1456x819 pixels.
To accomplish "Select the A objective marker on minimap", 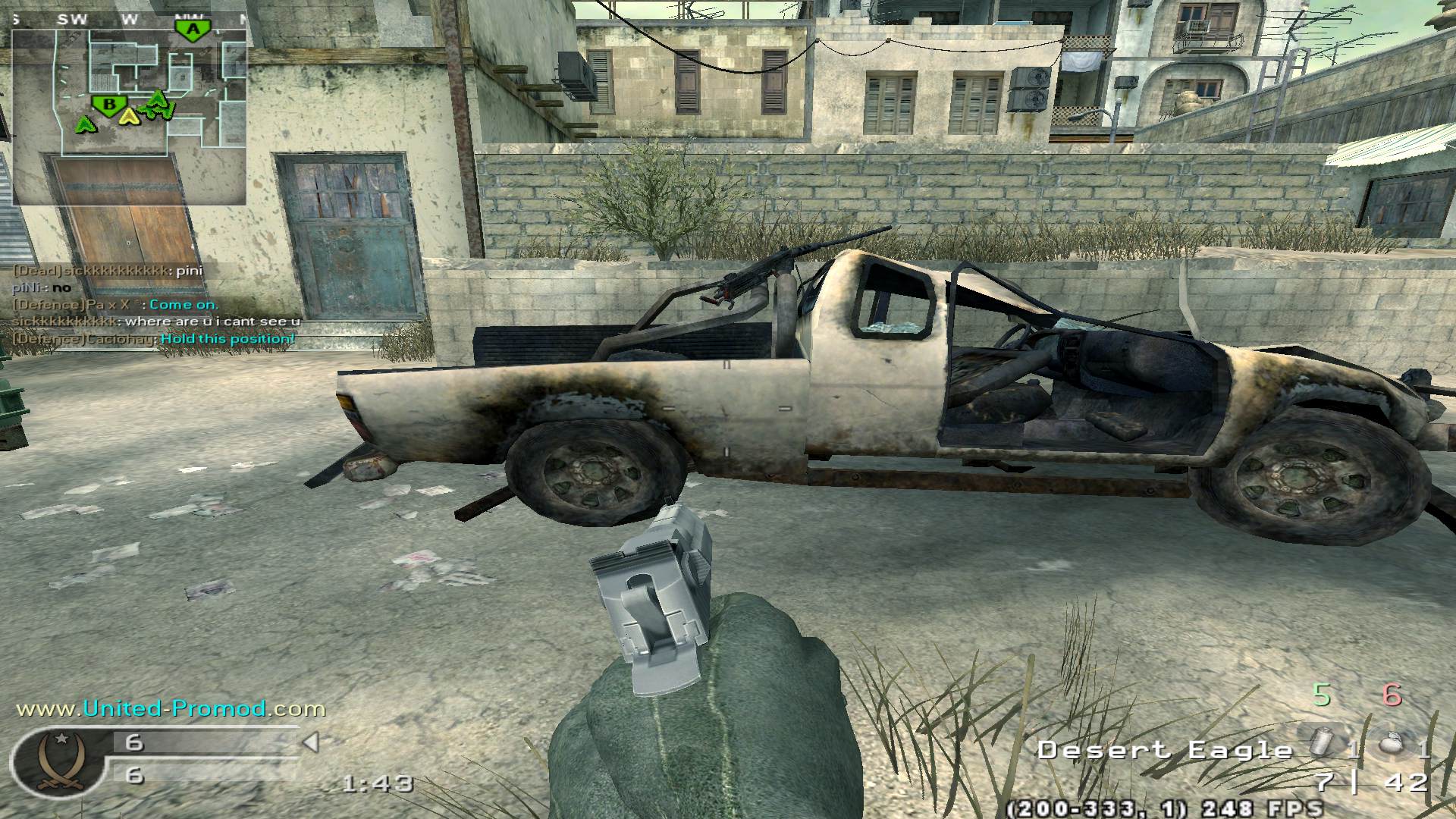I will (194, 30).
